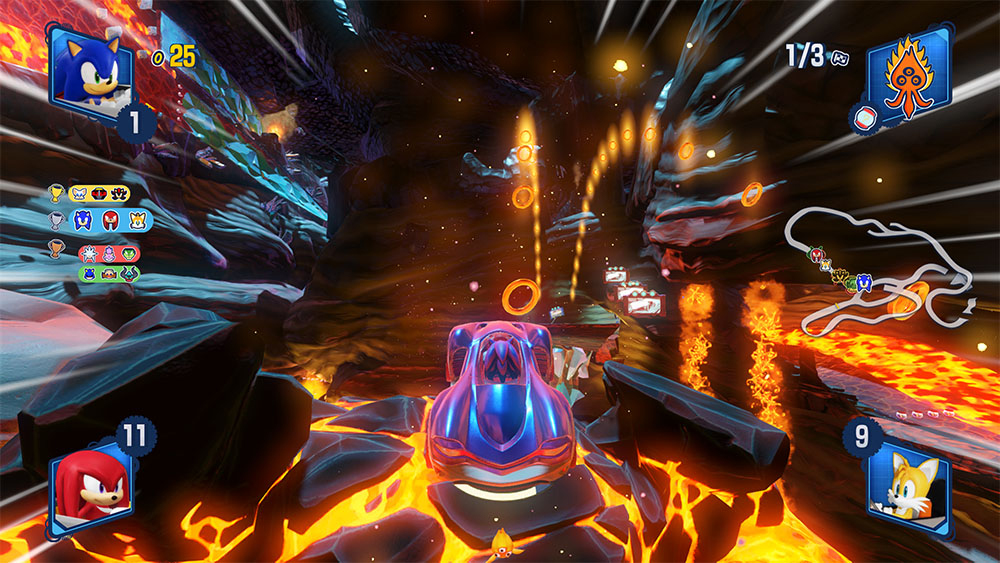1000x563 pixels.
Task: Open the track minimap
Action: coord(880,275)
